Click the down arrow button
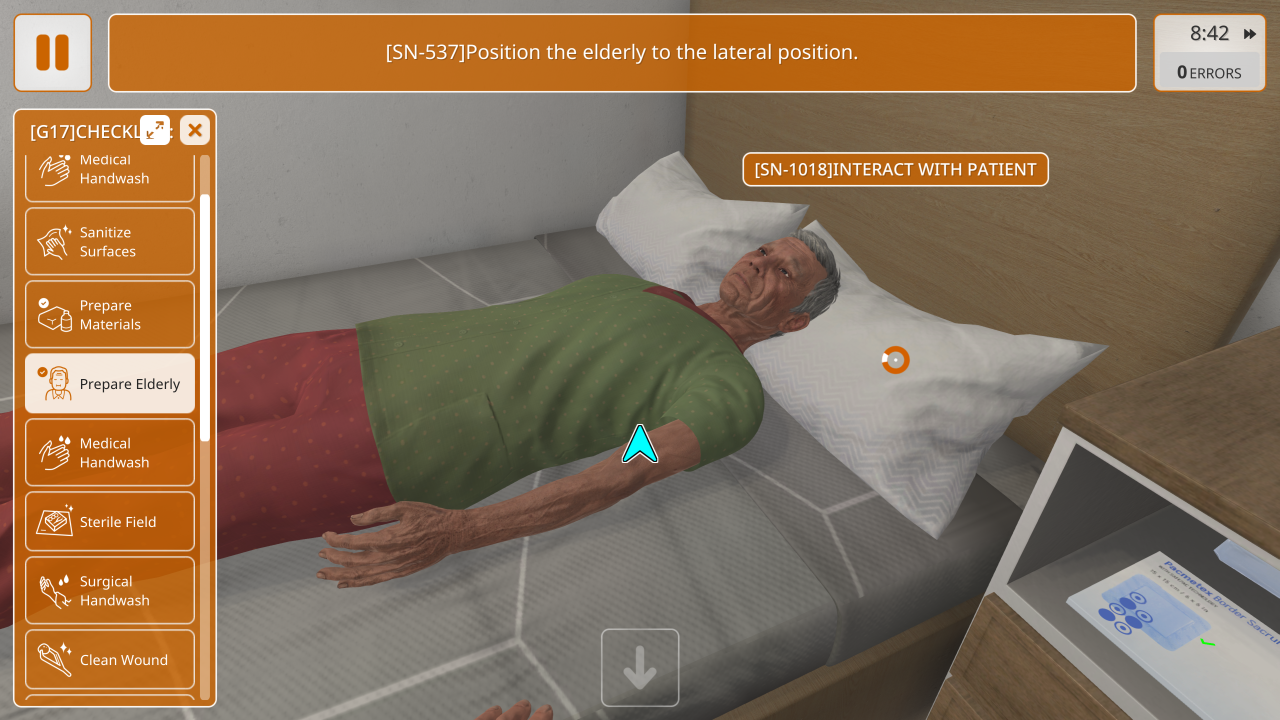 tap(640, 668)
